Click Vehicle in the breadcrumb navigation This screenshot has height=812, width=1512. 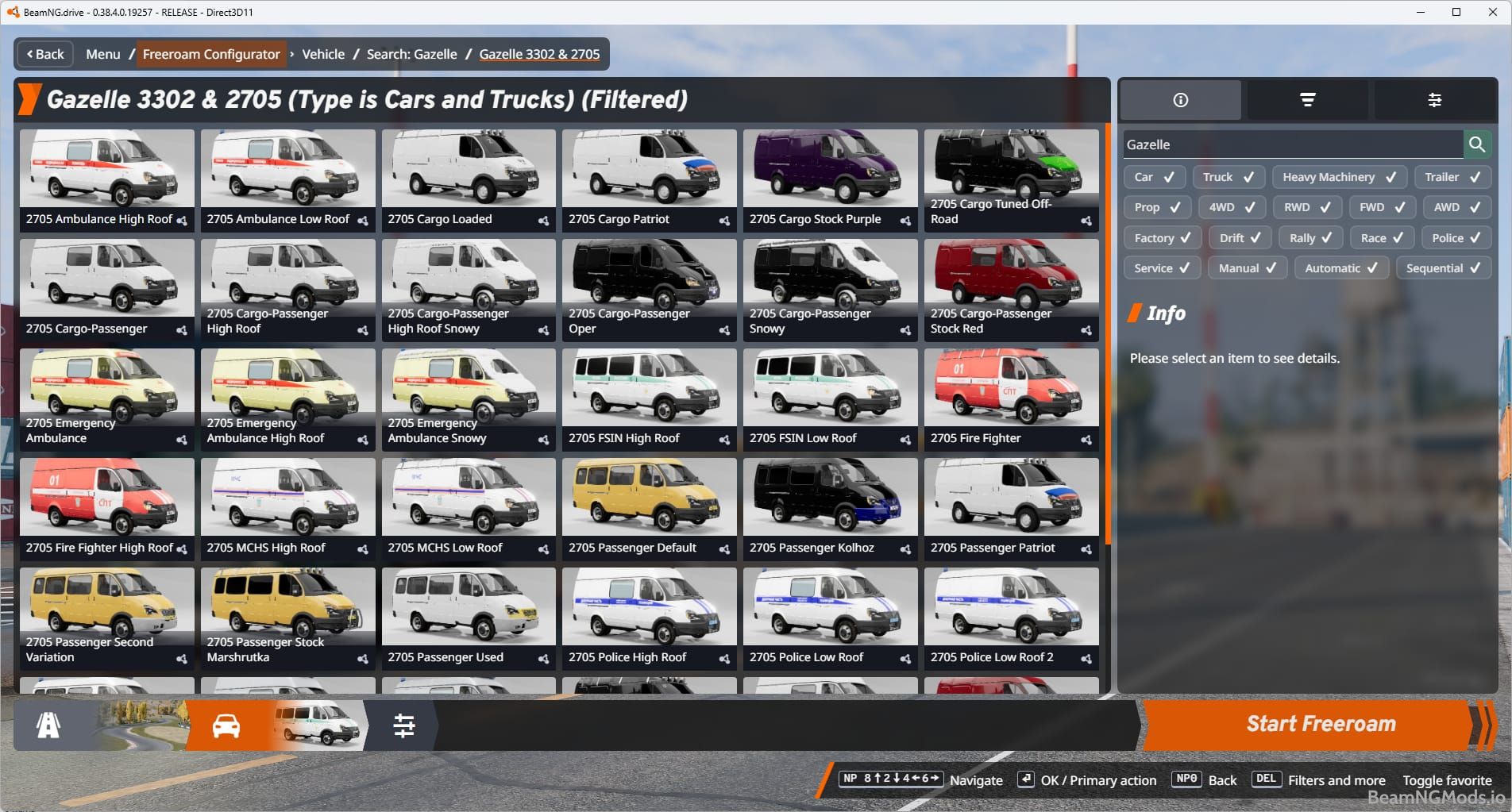pyautogui.click(x=323, y=54)
